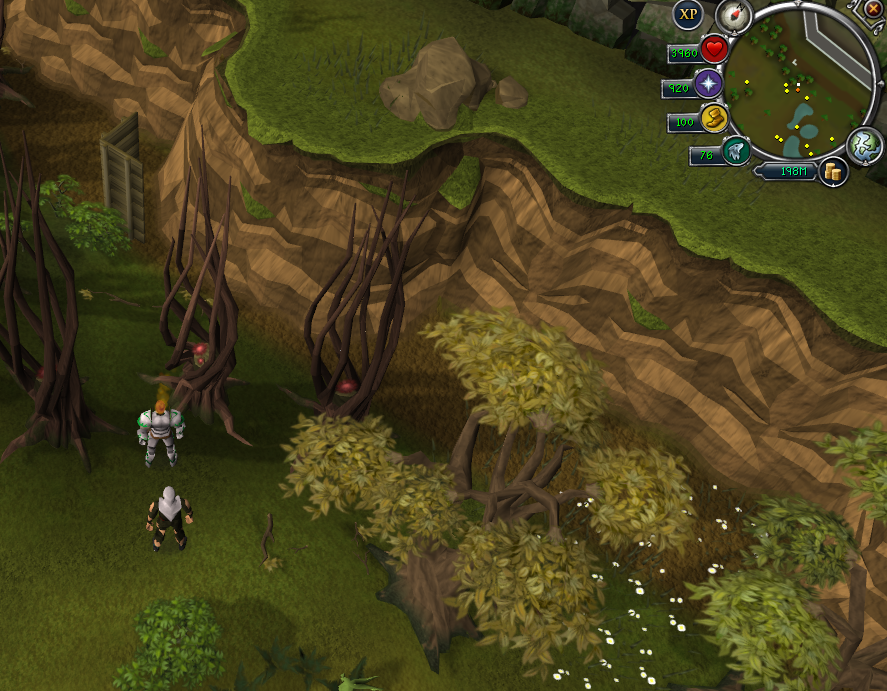Open the world map globe
This screenshot has width=887, height=691.
863,145
